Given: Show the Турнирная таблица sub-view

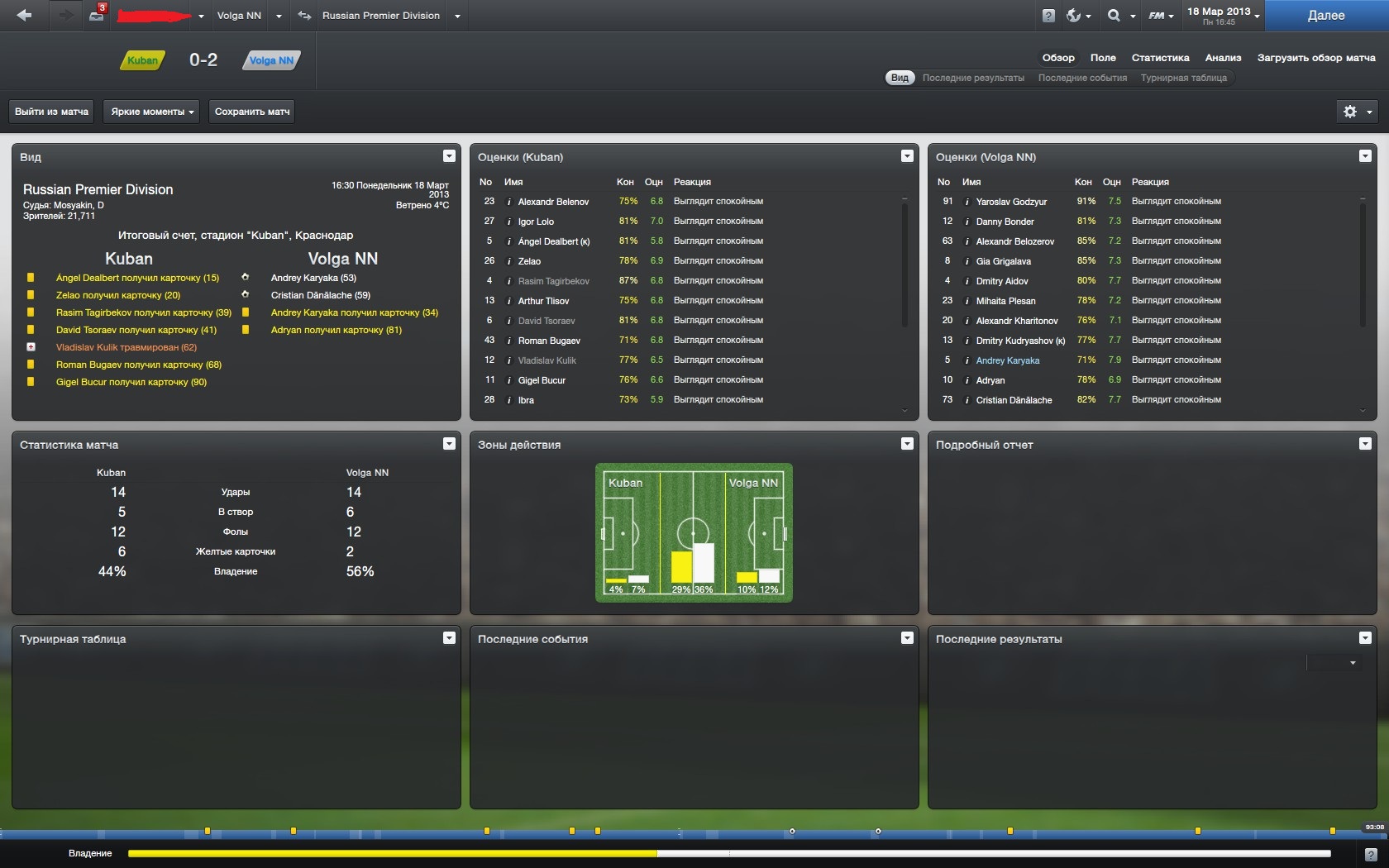Looking at the screenshot, I should coord(1183,78).
